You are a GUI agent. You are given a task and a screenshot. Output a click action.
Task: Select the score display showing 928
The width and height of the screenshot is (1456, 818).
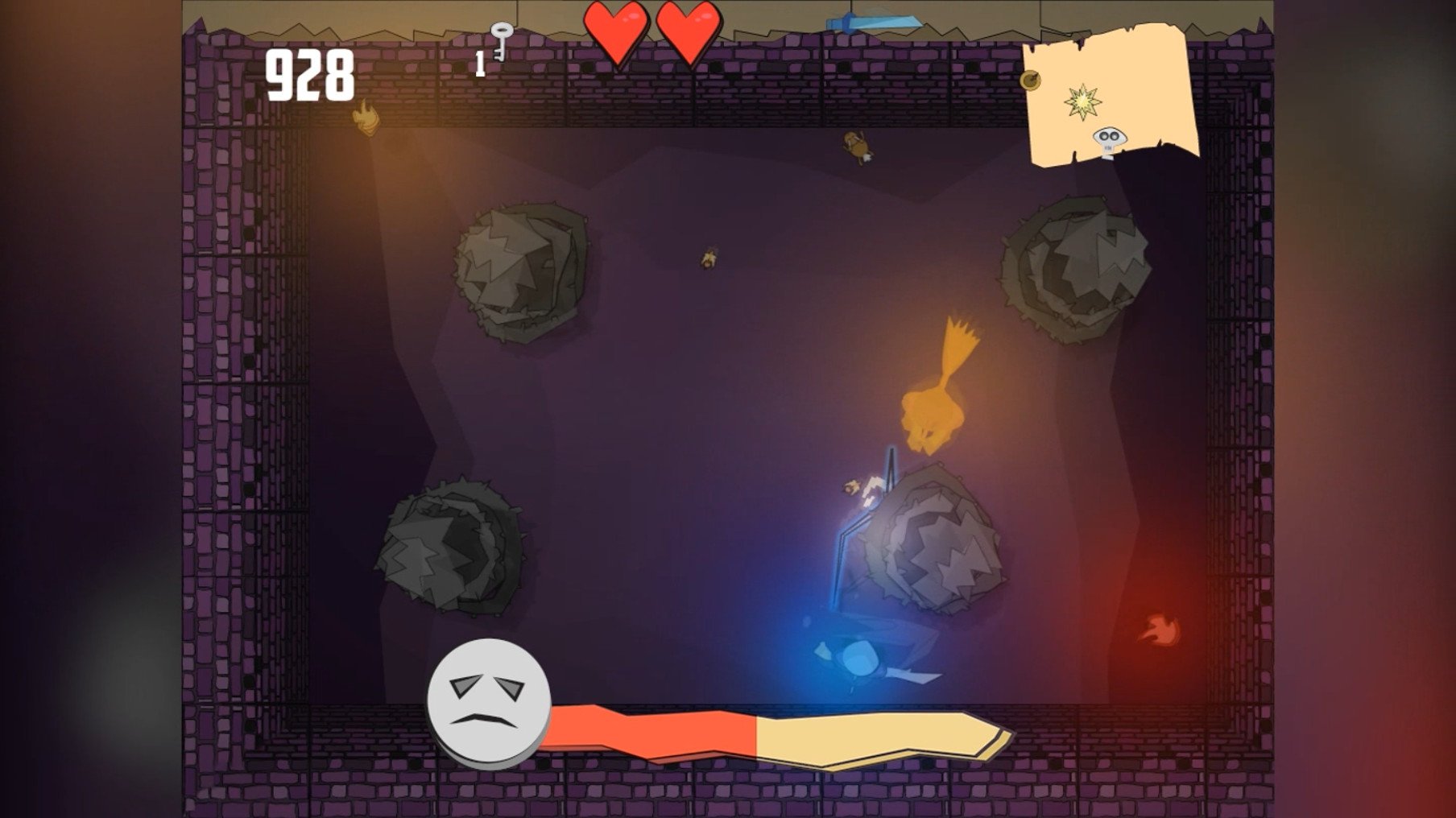(309, 74)
